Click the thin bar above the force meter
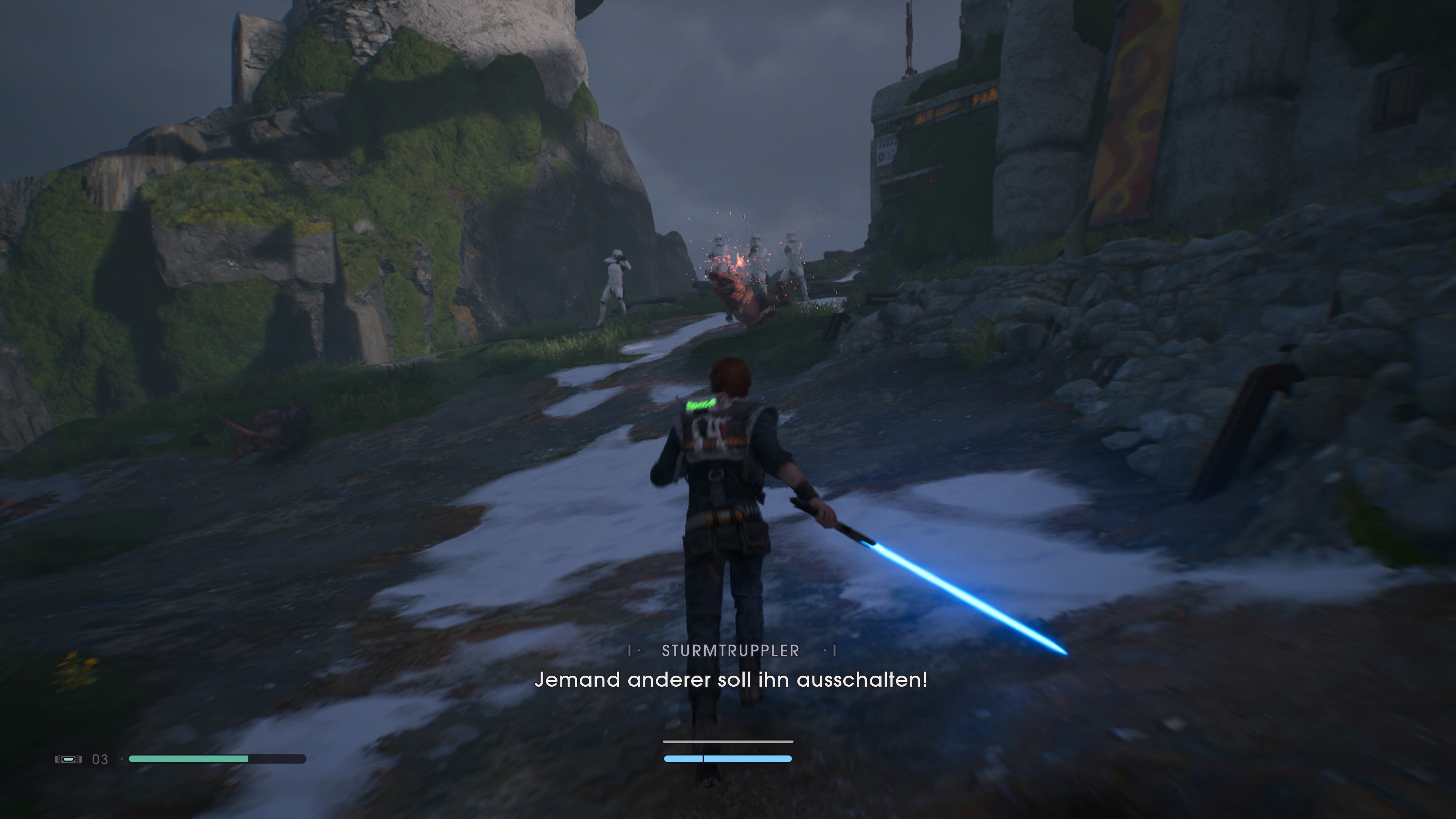Screen dimensions: 1456x819 click(x=728, y=742)
